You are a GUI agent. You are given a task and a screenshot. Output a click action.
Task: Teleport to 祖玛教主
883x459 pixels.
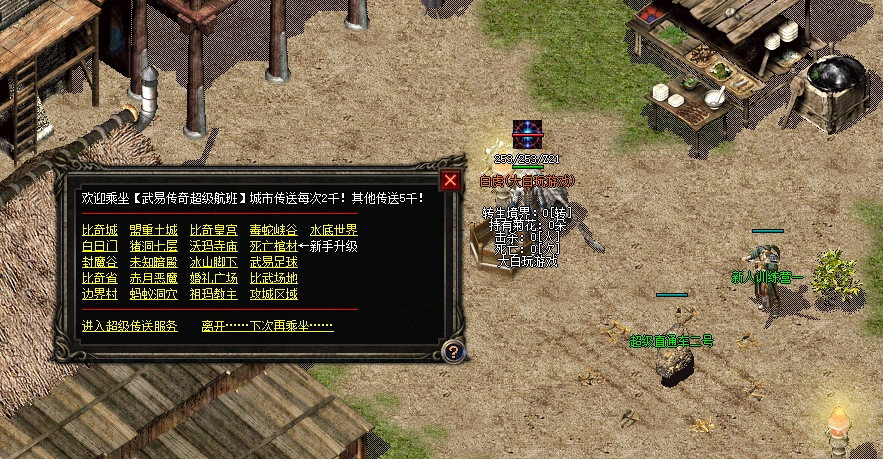tap(213, 294)
